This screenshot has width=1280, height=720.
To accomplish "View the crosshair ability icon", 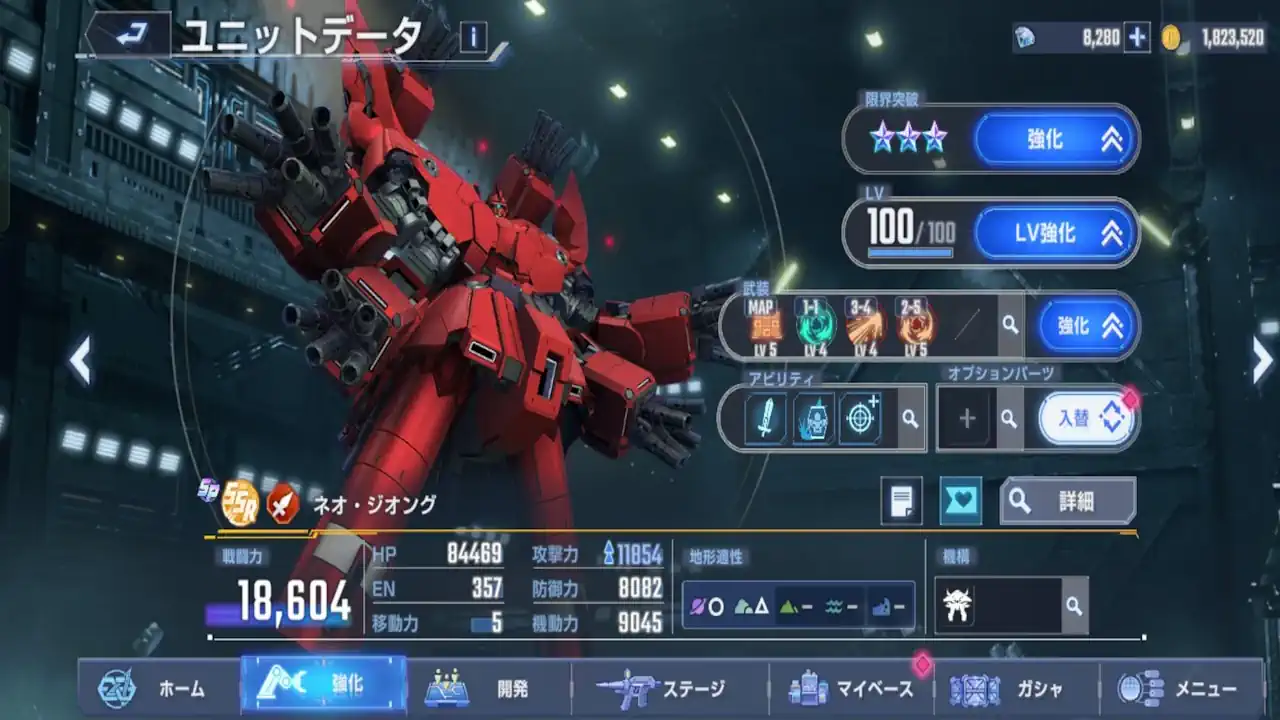I will coord(860,418).
